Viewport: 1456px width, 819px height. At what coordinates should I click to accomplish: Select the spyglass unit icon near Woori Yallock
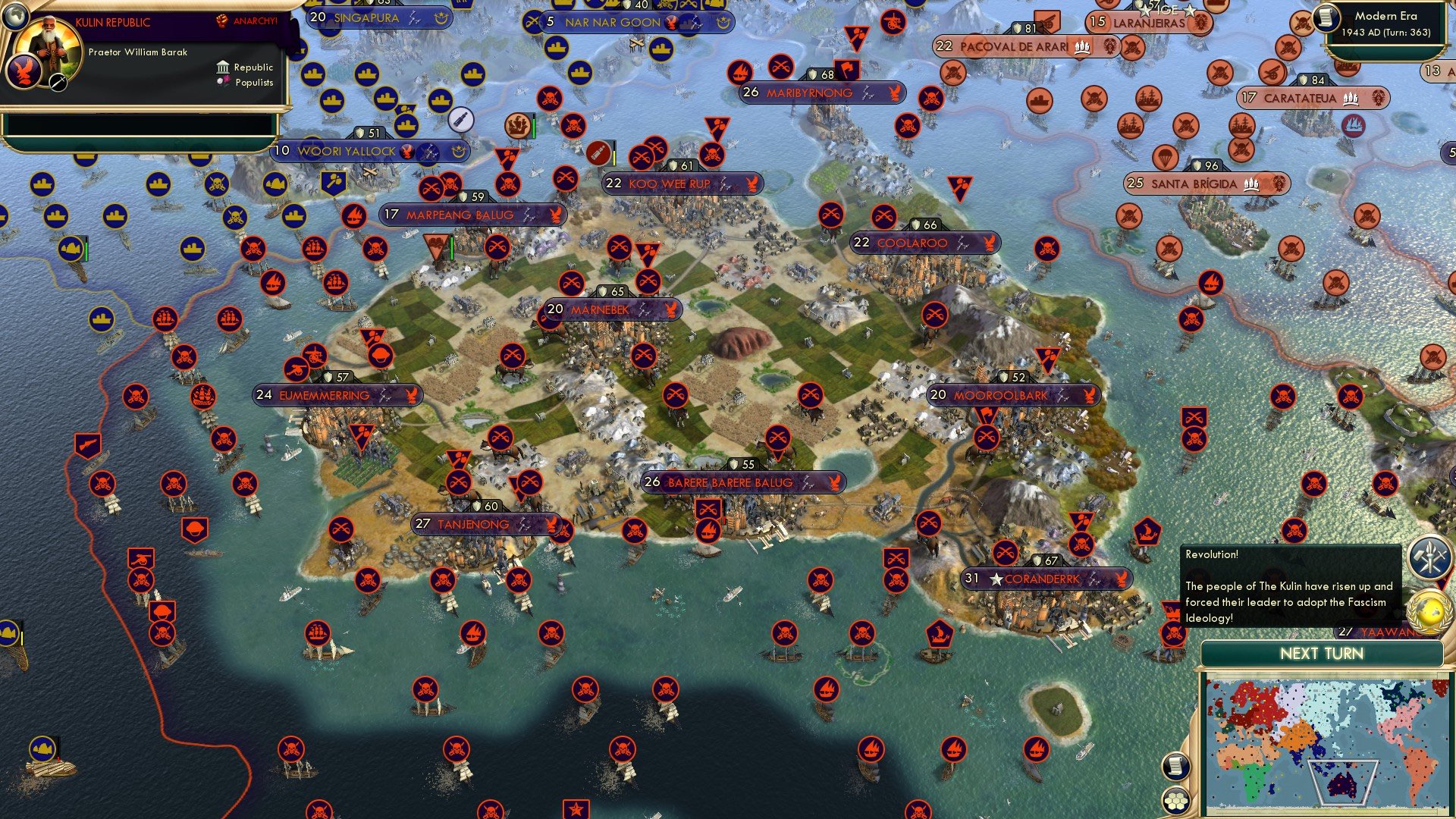point(461,118)
